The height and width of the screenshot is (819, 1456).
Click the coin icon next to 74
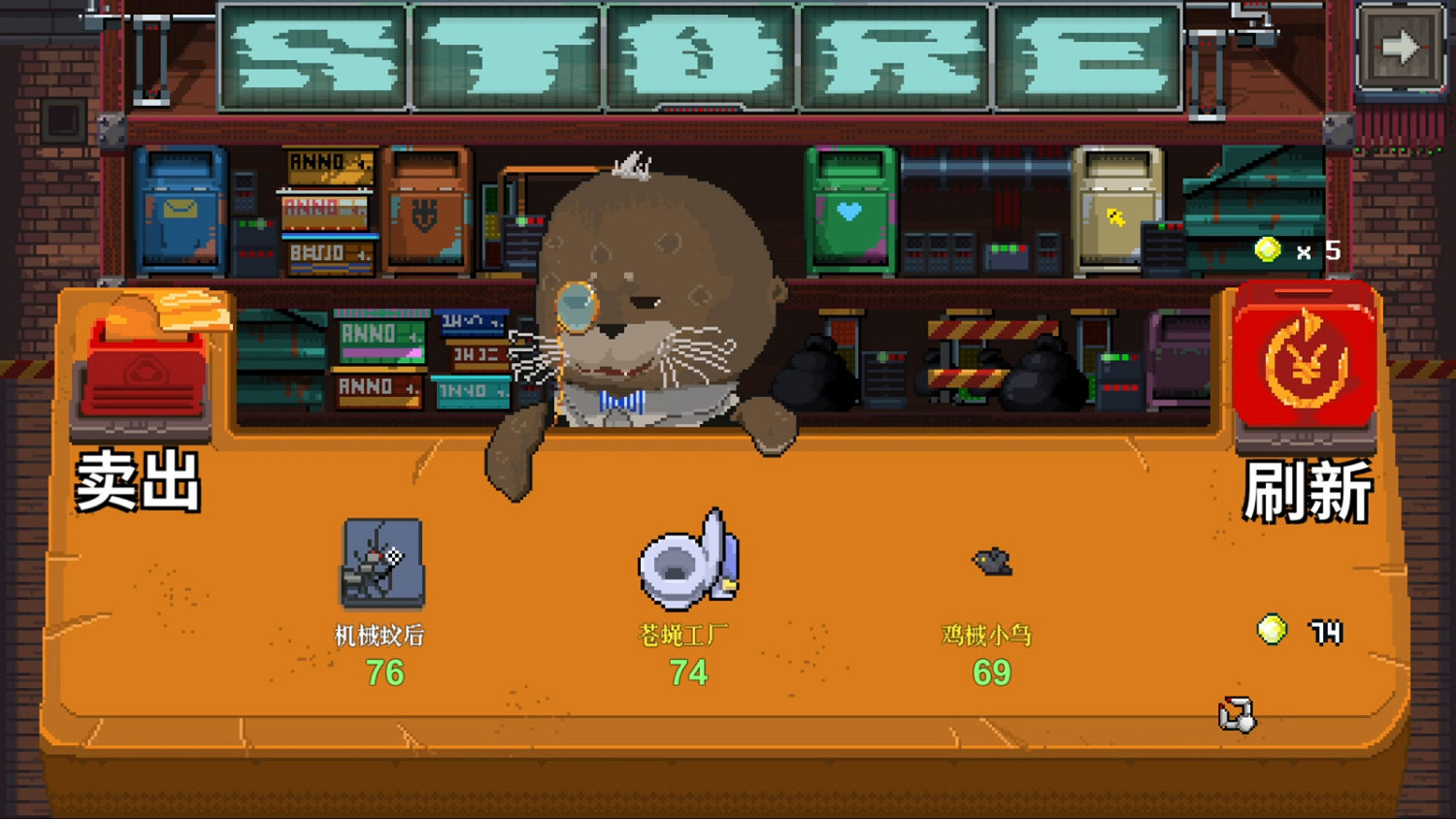pyautogui.click(x=1273, y=631)
